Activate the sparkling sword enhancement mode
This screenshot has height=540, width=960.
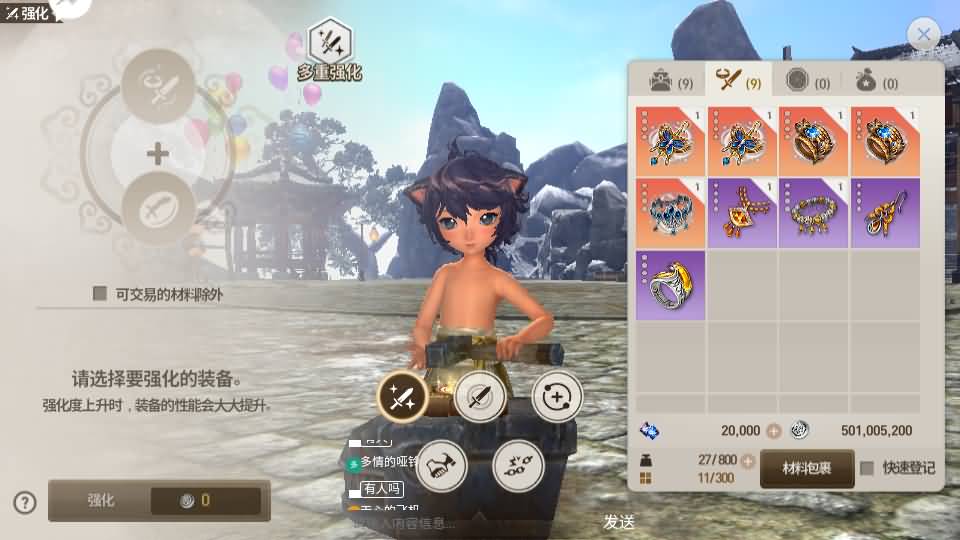tap(402, 398)
